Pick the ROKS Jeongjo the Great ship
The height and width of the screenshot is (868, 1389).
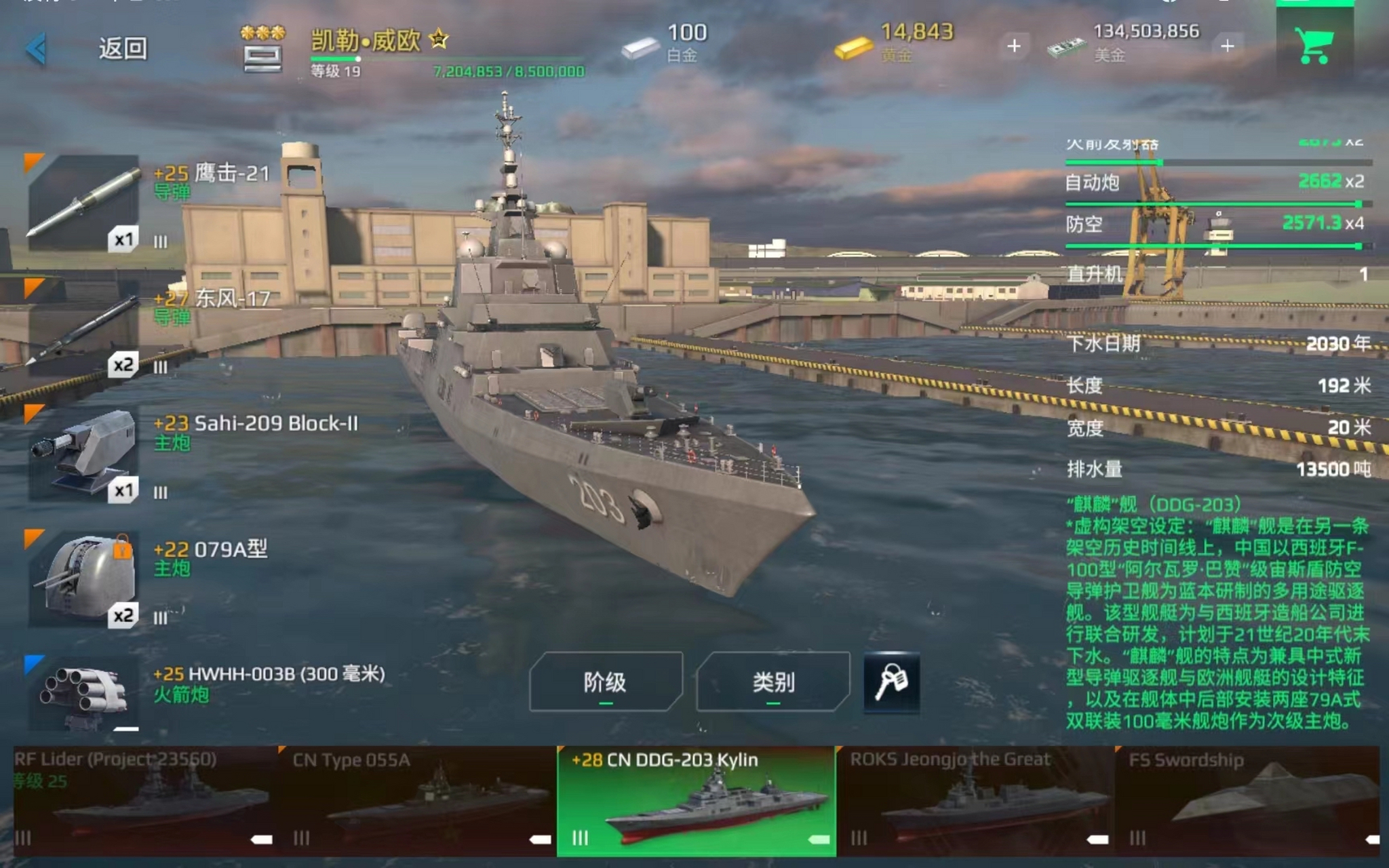point(975,802)
